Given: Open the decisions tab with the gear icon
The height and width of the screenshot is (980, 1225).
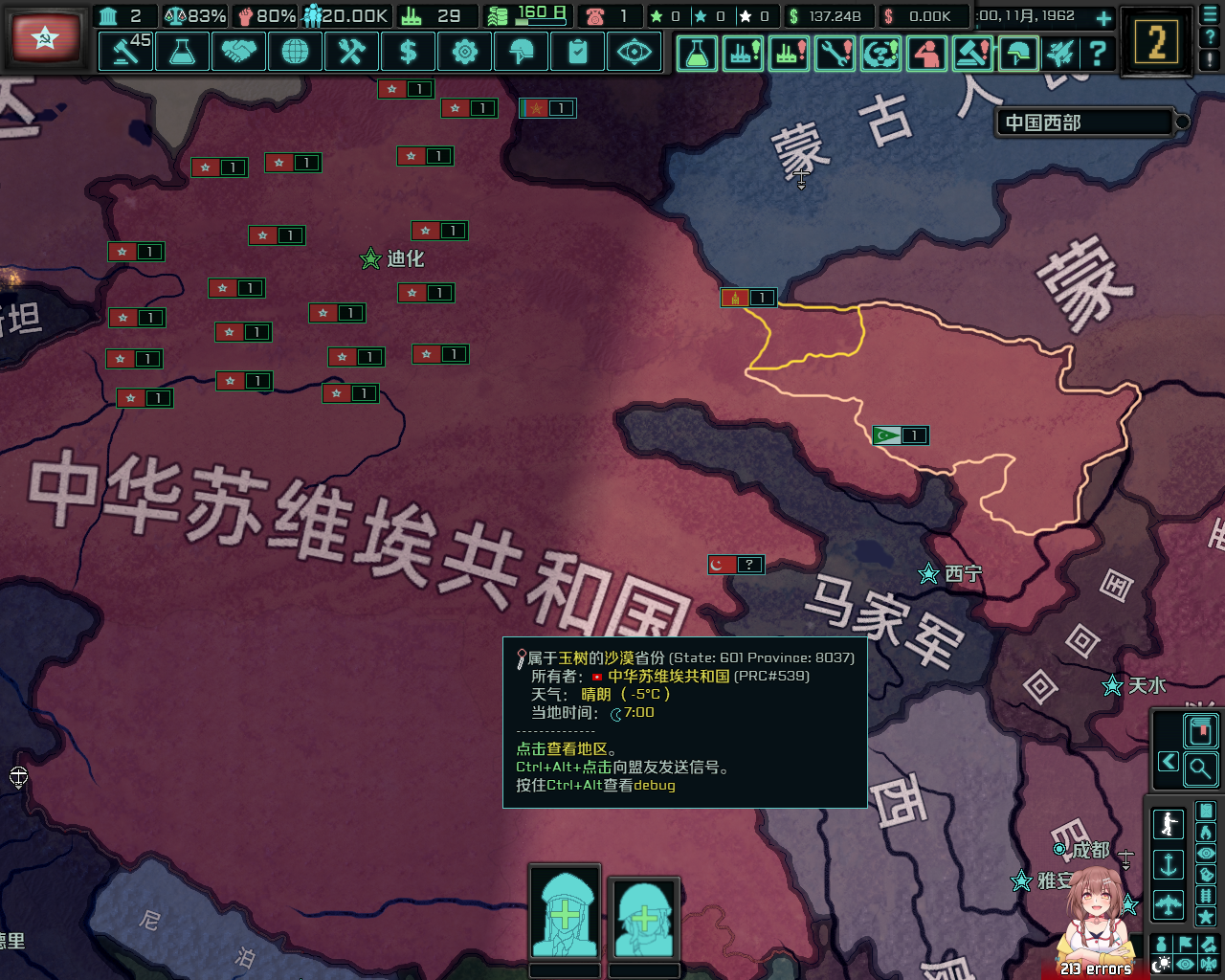Looking at the screenshot, I should [464, 53].
